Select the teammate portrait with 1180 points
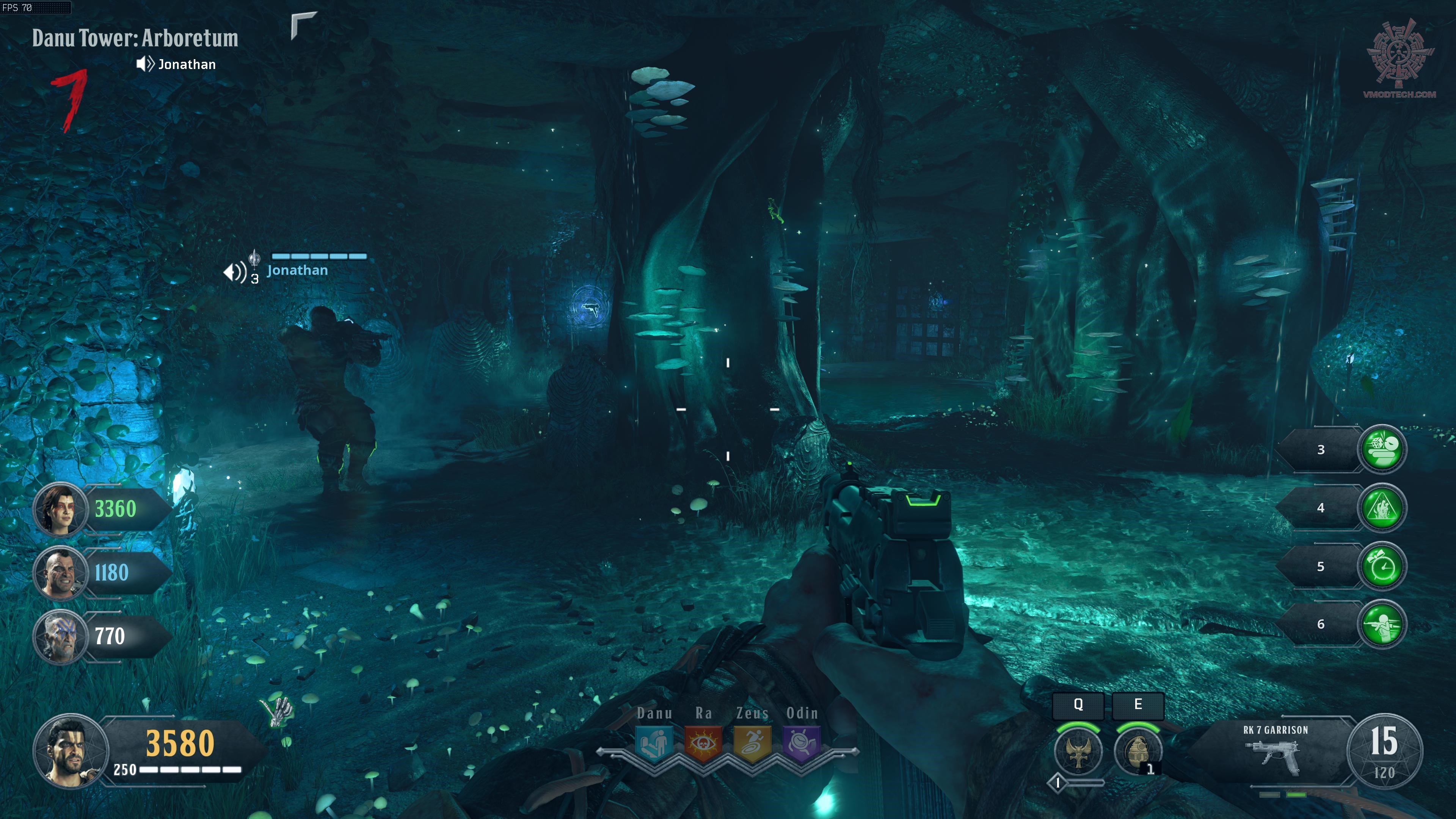The height and width of the screenshot is (819, 1456). tap(60, 573)
